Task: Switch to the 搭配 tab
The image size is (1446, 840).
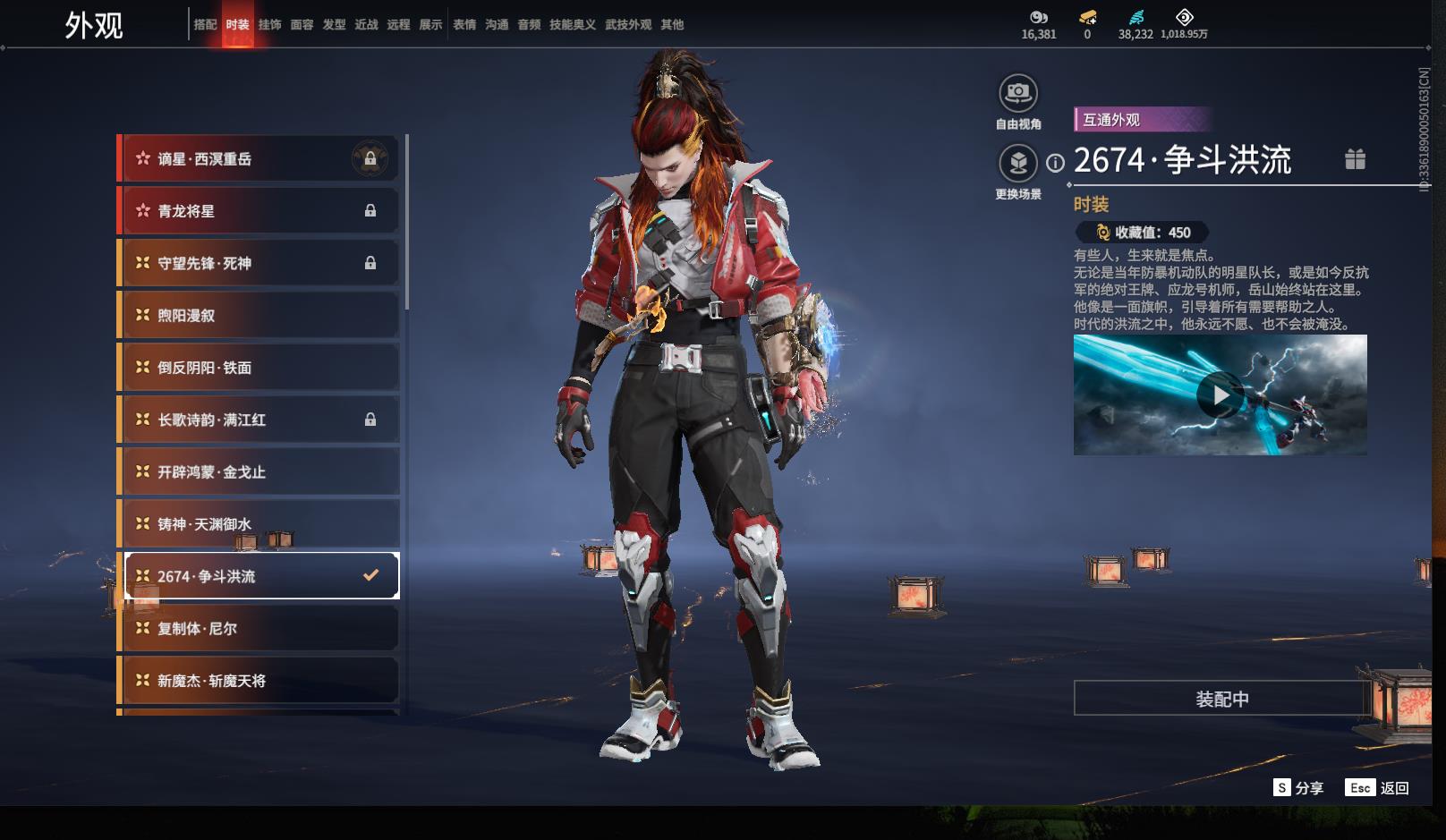Action: pyautogui.click(x=205, y=25)
